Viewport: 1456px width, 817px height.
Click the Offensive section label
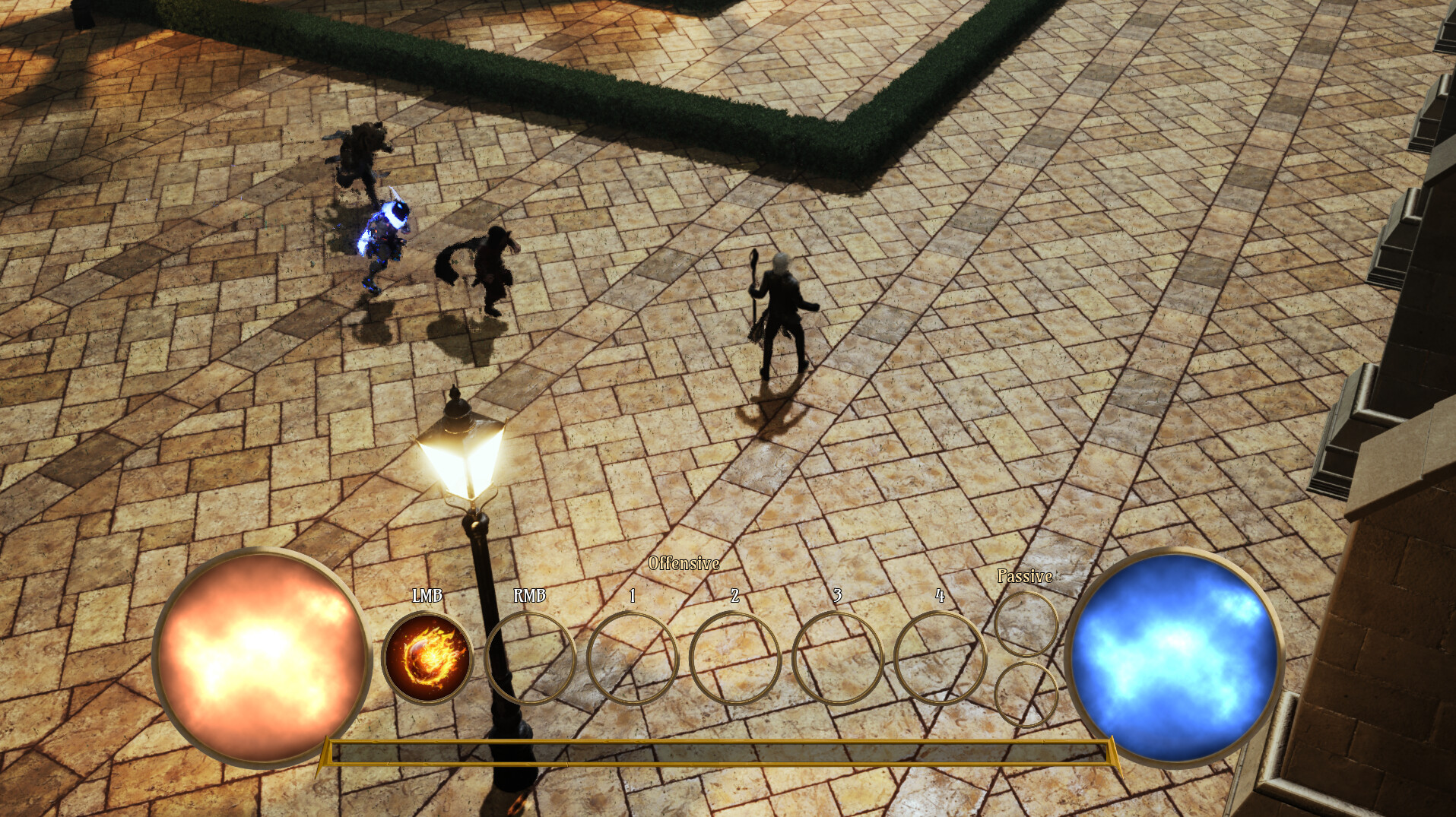[683, 565]
